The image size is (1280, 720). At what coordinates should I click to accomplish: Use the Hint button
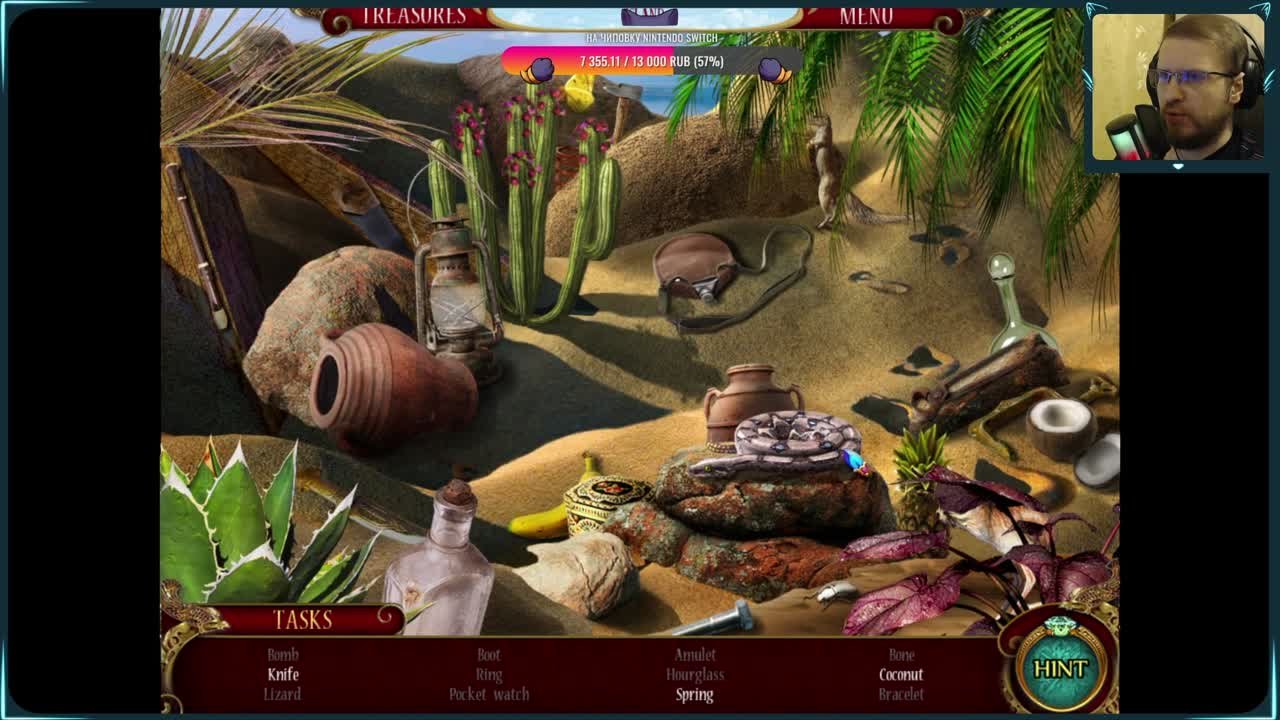click(x=1060, y=668)
